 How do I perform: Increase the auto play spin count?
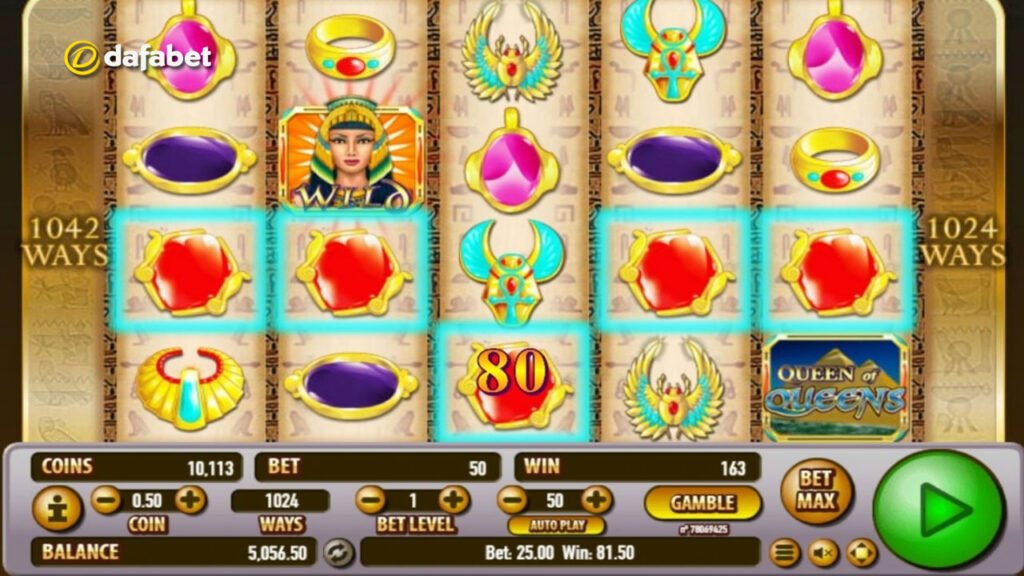(x=597, y=500)
